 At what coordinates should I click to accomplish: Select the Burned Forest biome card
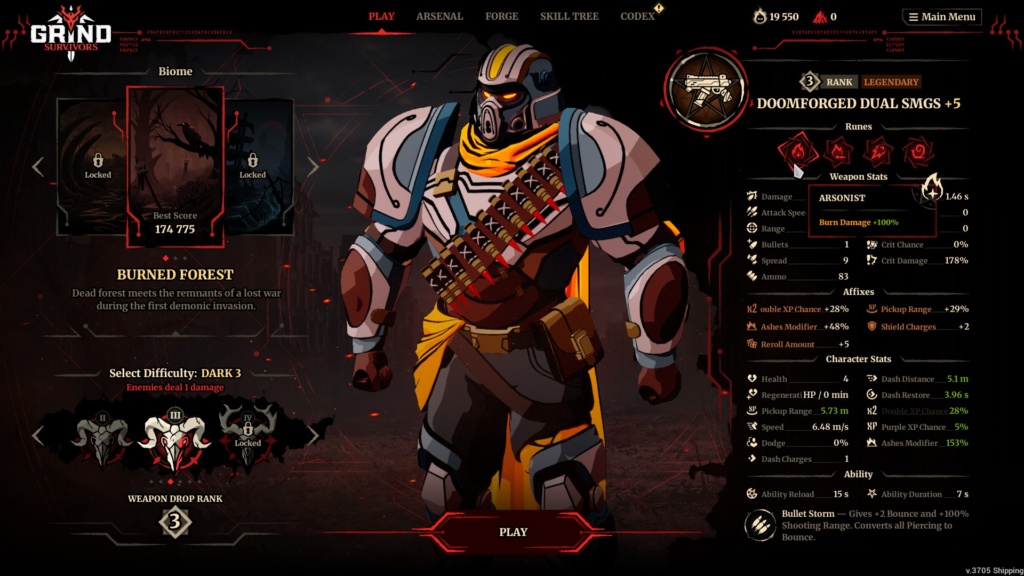175,165
